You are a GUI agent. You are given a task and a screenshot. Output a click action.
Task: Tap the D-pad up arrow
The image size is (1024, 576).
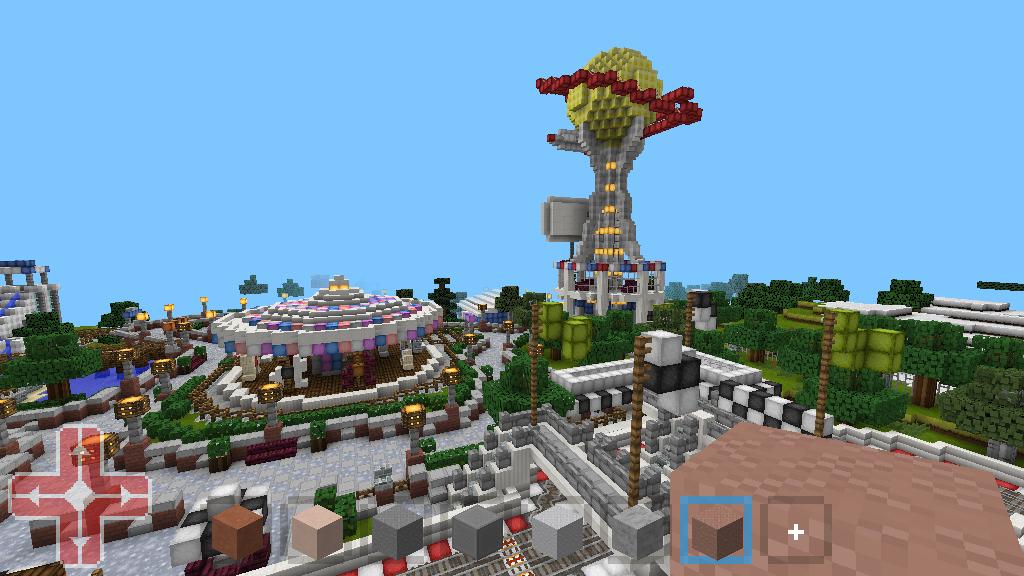click(x=79, y=451)
